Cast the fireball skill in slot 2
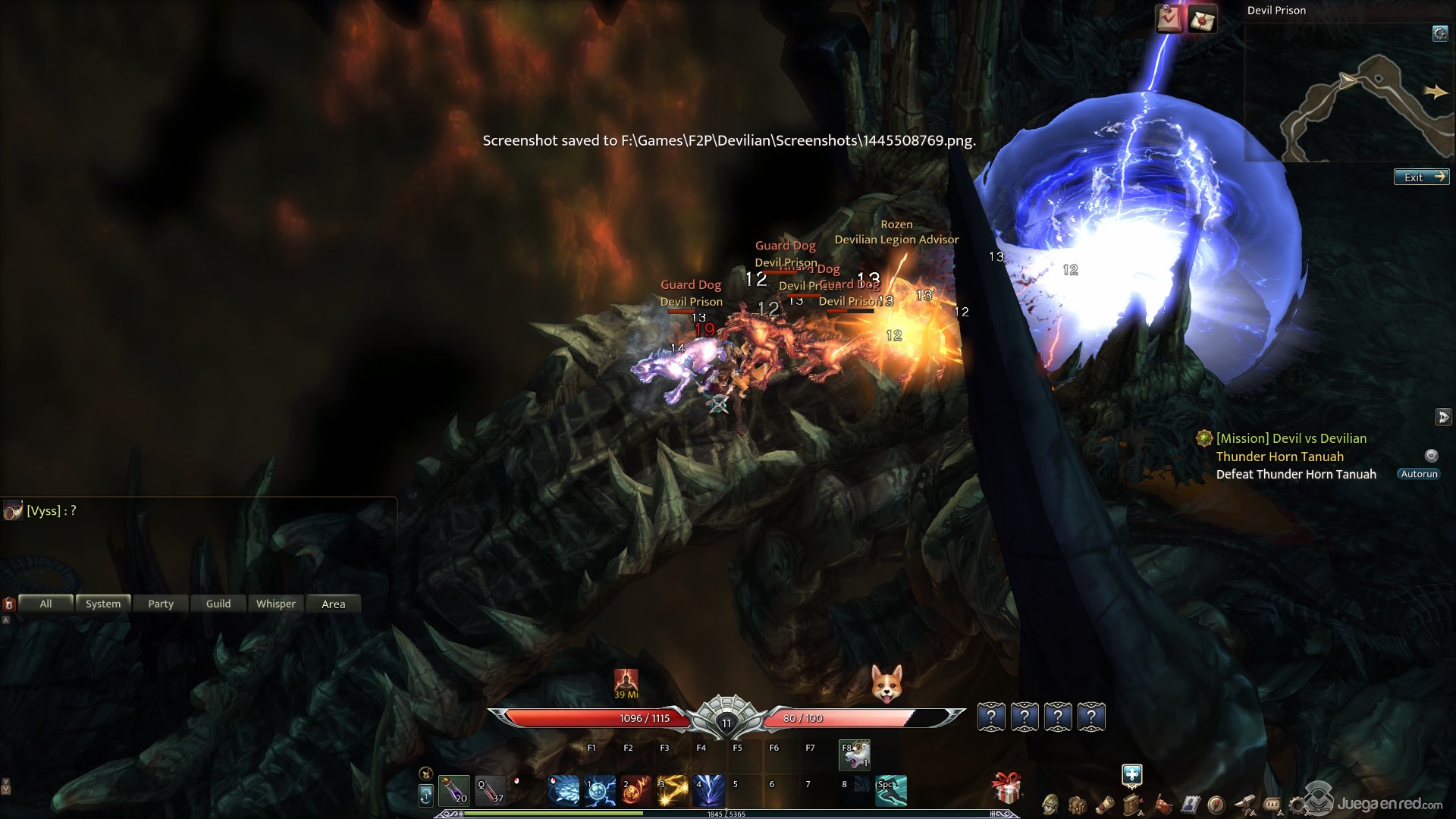1456x819 pixels. tap(637, 791)
